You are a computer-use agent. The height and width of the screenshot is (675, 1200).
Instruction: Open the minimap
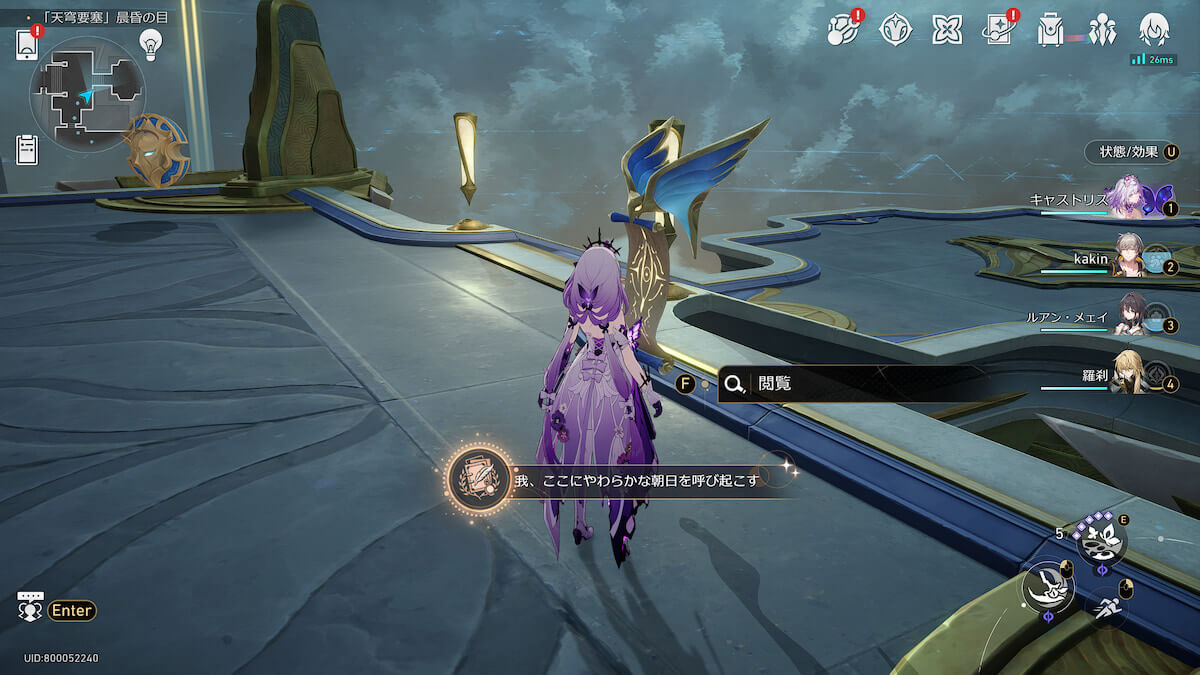(x=88, y=94)
